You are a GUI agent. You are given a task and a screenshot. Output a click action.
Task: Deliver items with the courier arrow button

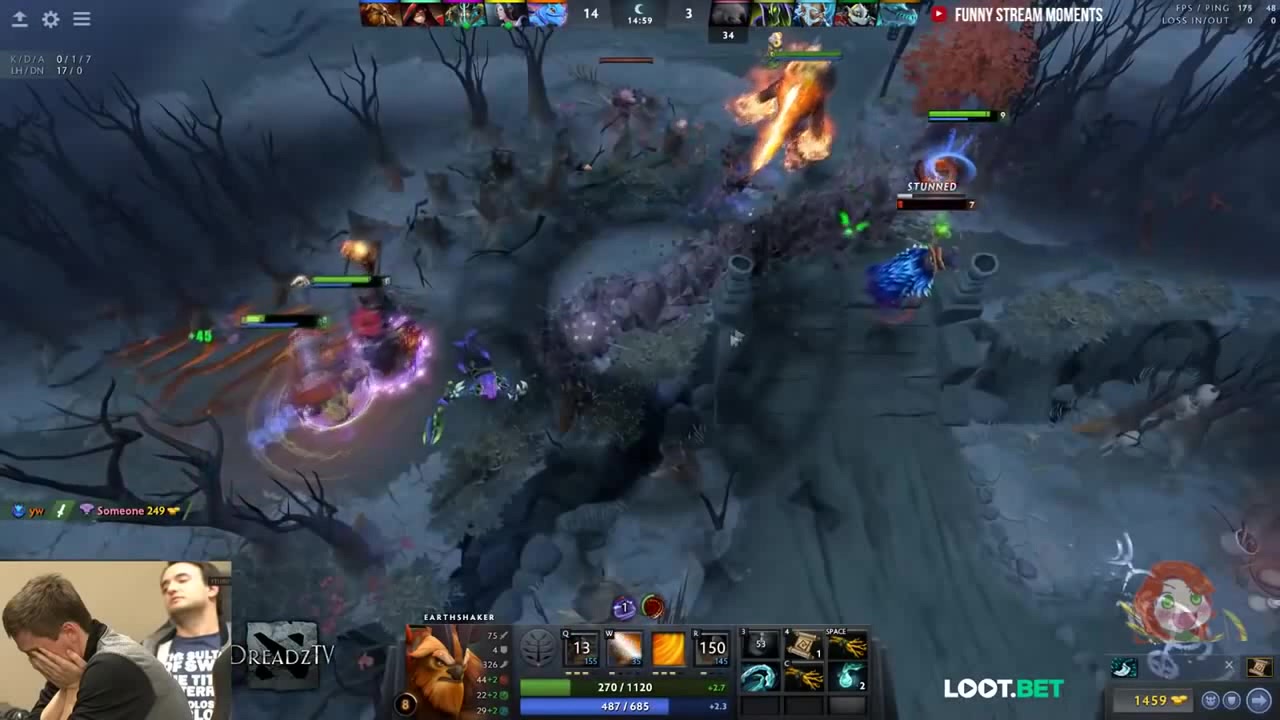1259,700
